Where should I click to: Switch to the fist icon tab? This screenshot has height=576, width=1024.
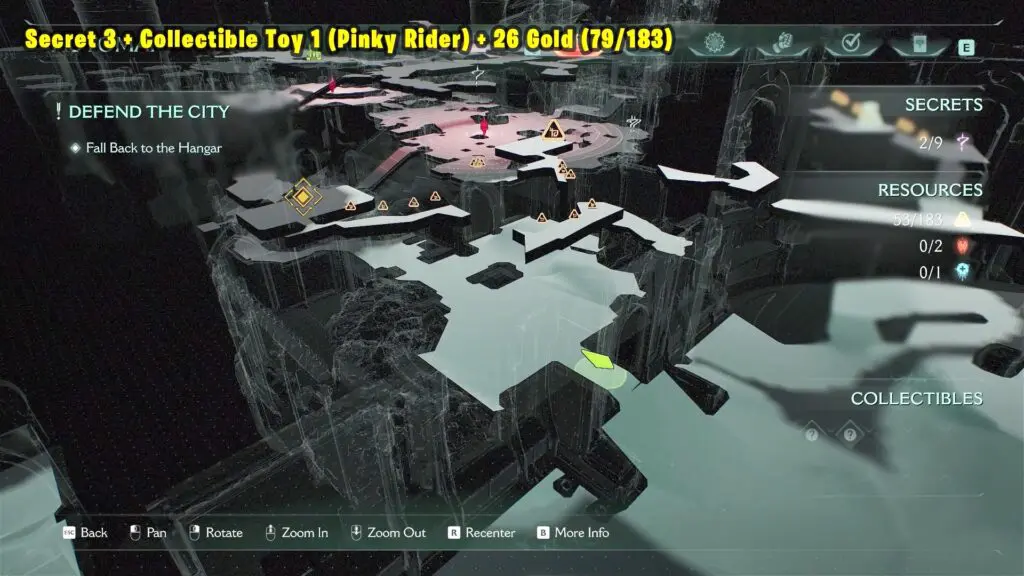pyautogui.click(x=781, y=44)
